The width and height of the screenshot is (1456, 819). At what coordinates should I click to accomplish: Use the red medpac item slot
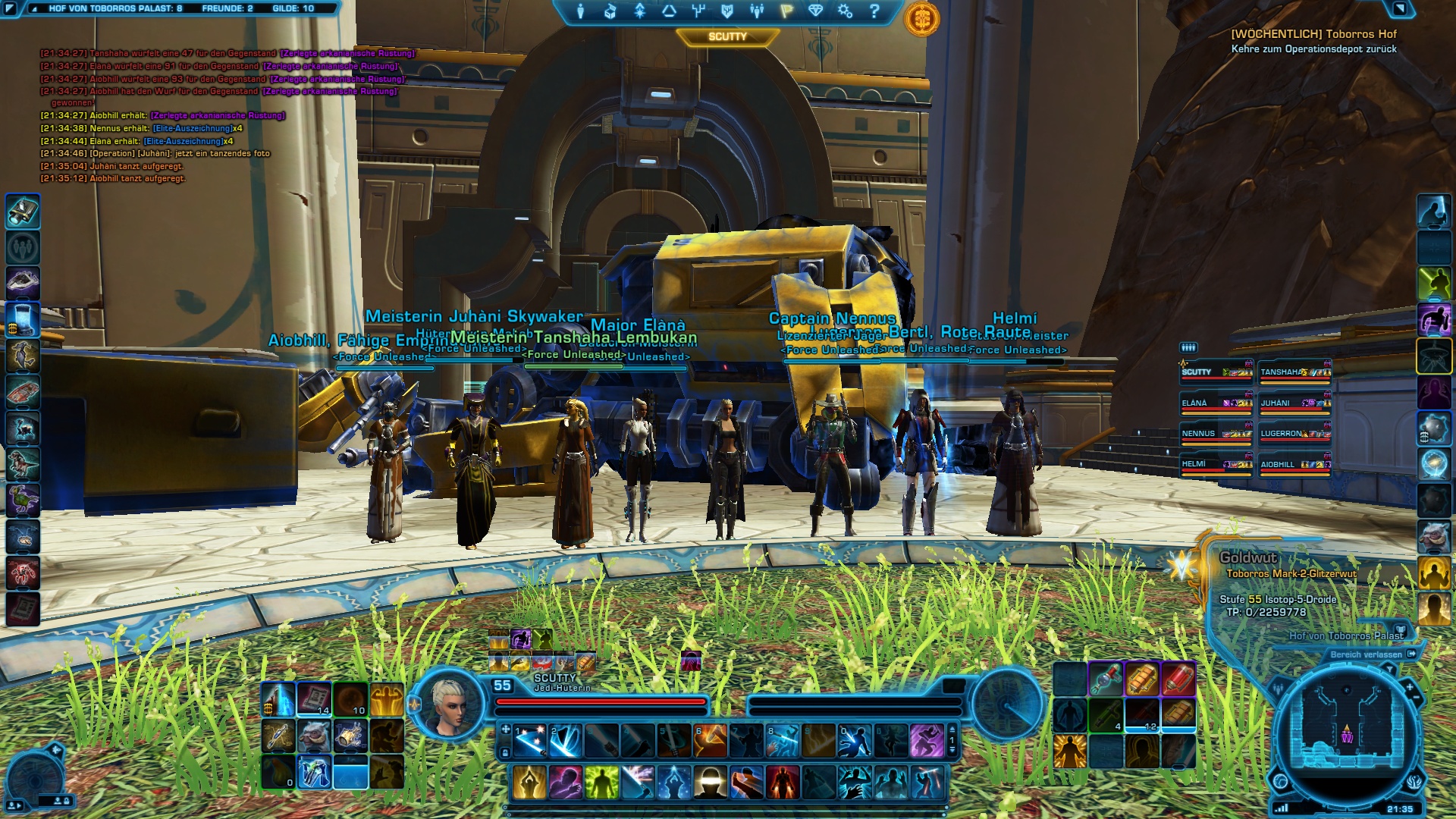pyautogui.click(x=1177, y=679)
